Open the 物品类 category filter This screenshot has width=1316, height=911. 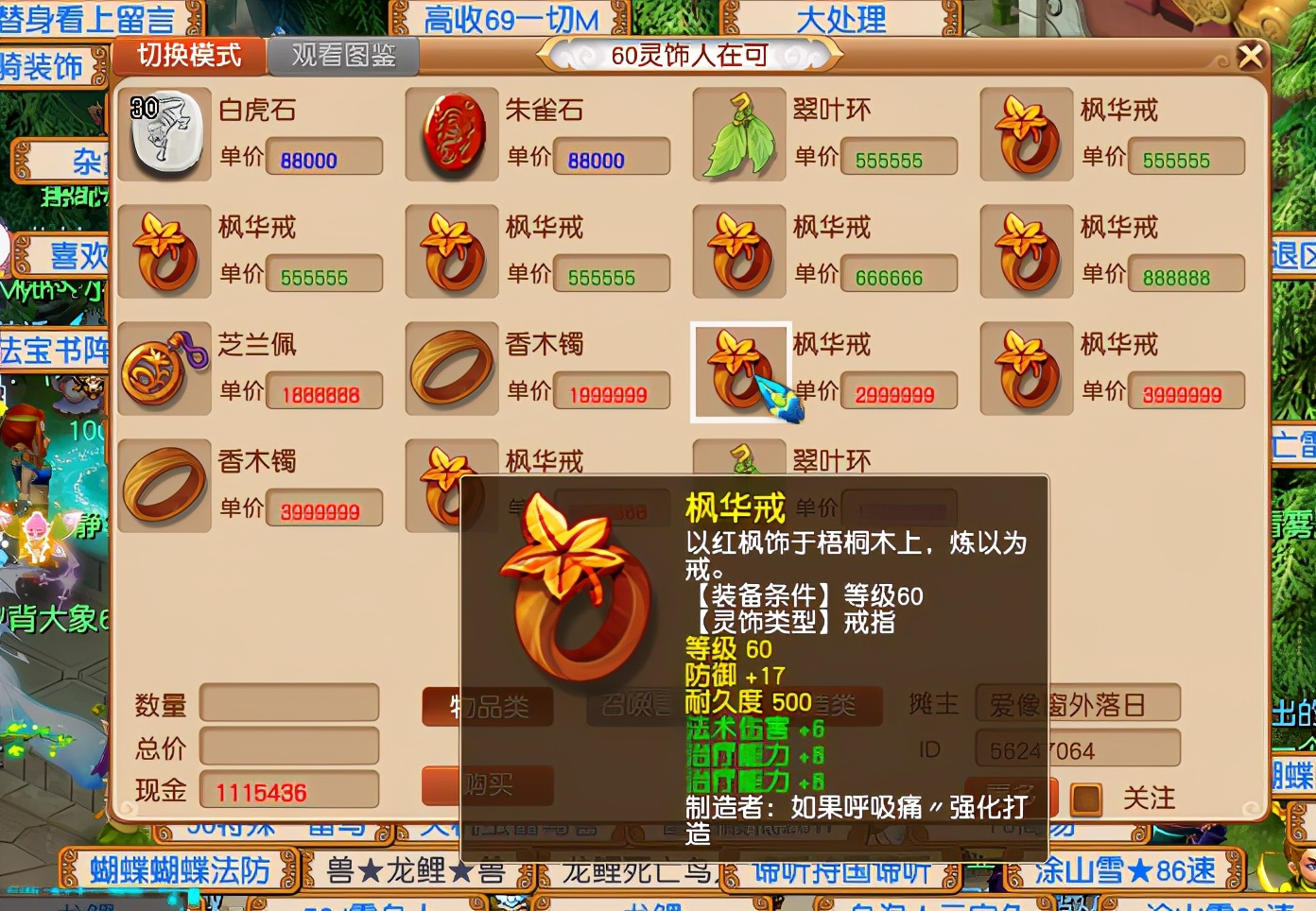[487, 706]
